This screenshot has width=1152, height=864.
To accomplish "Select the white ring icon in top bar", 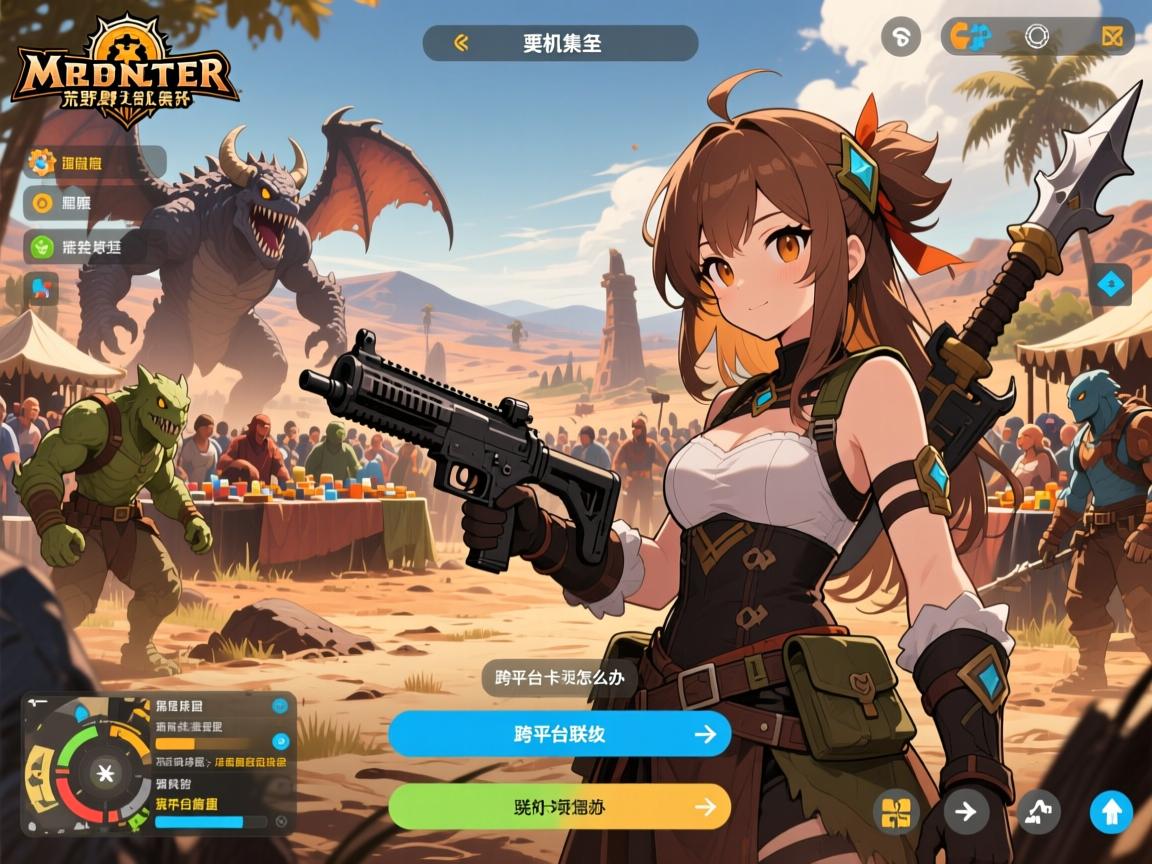I will [1037, 37].
